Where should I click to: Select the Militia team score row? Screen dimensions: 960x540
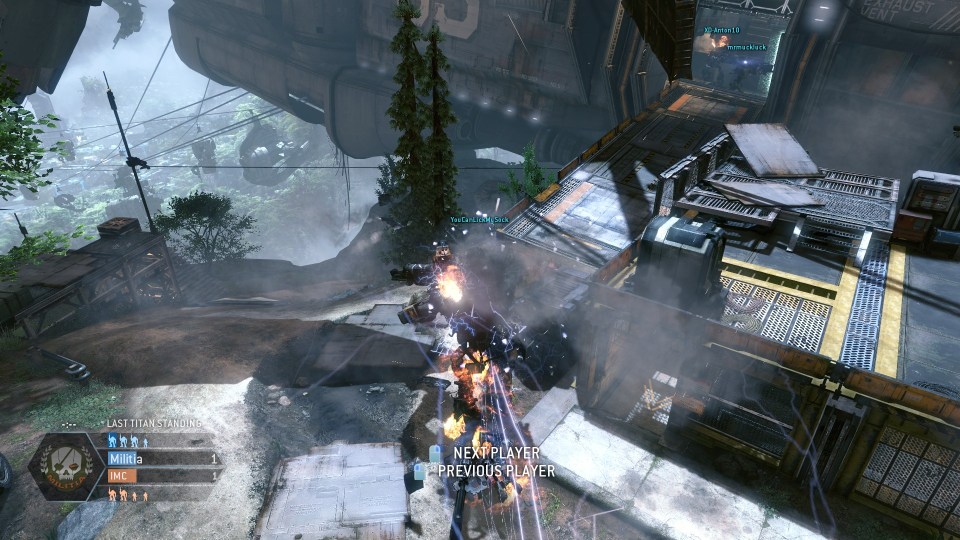[x=161, y=459]
